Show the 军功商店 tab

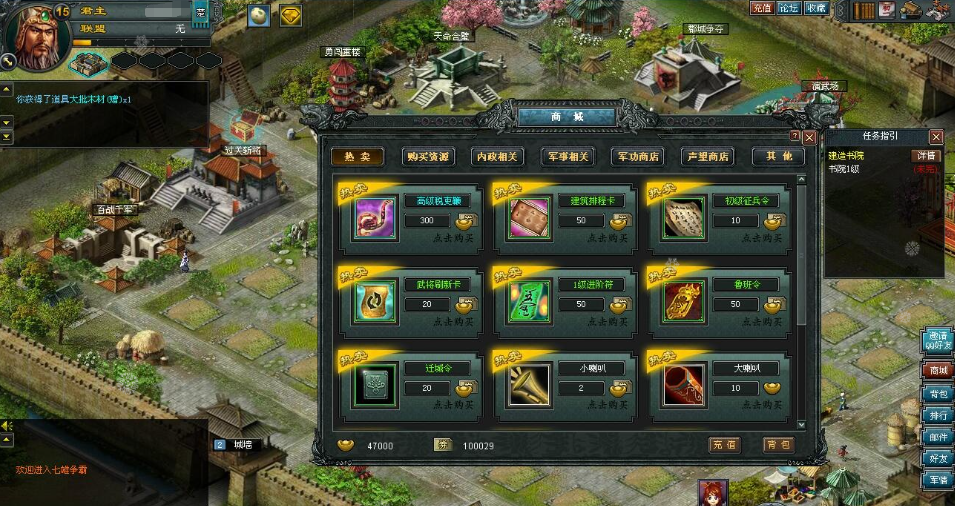(637, 156)
